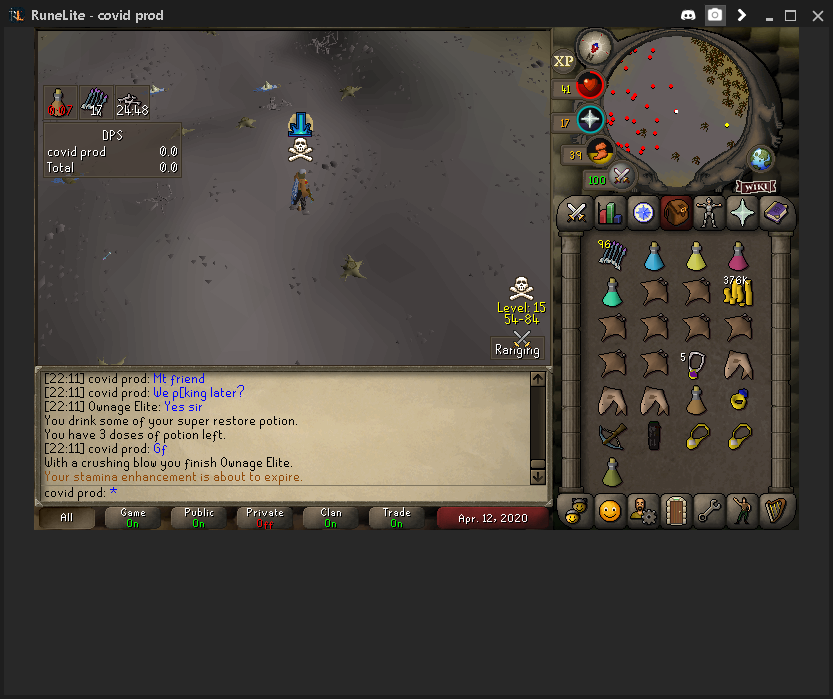Open the Logout door tab

coord(676,510)
